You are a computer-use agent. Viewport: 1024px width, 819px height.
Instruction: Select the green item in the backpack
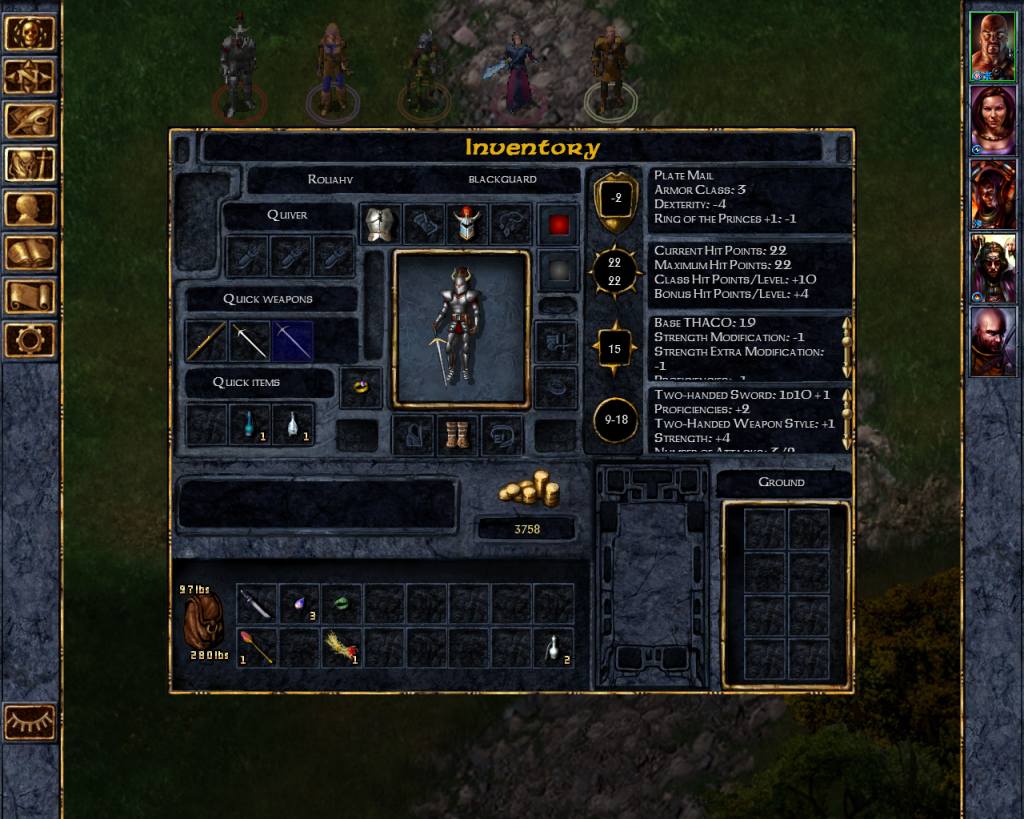[x=341, y=604]
